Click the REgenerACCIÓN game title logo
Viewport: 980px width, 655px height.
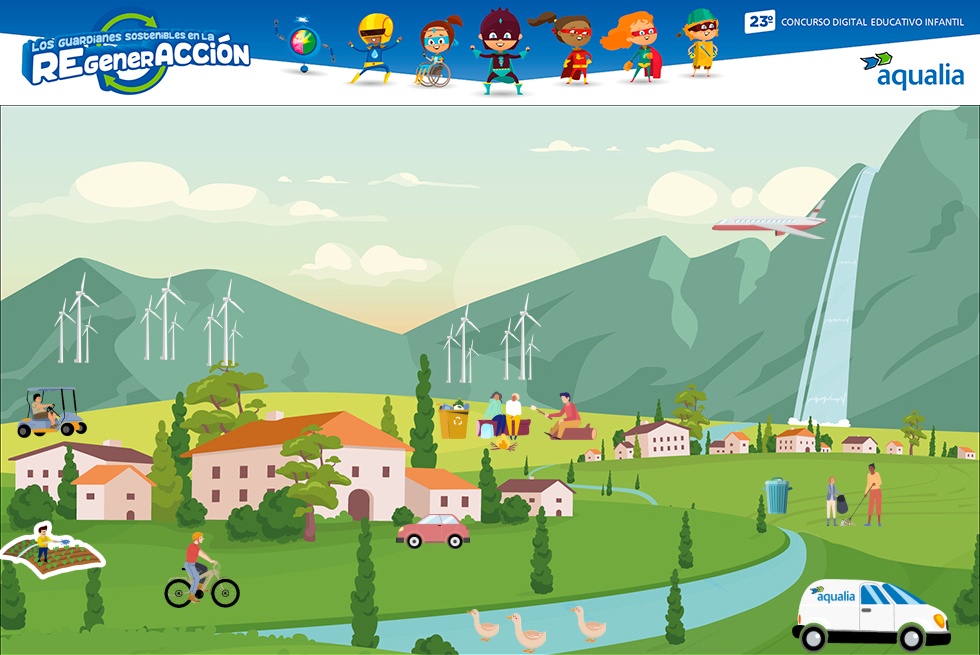(137, 56)
